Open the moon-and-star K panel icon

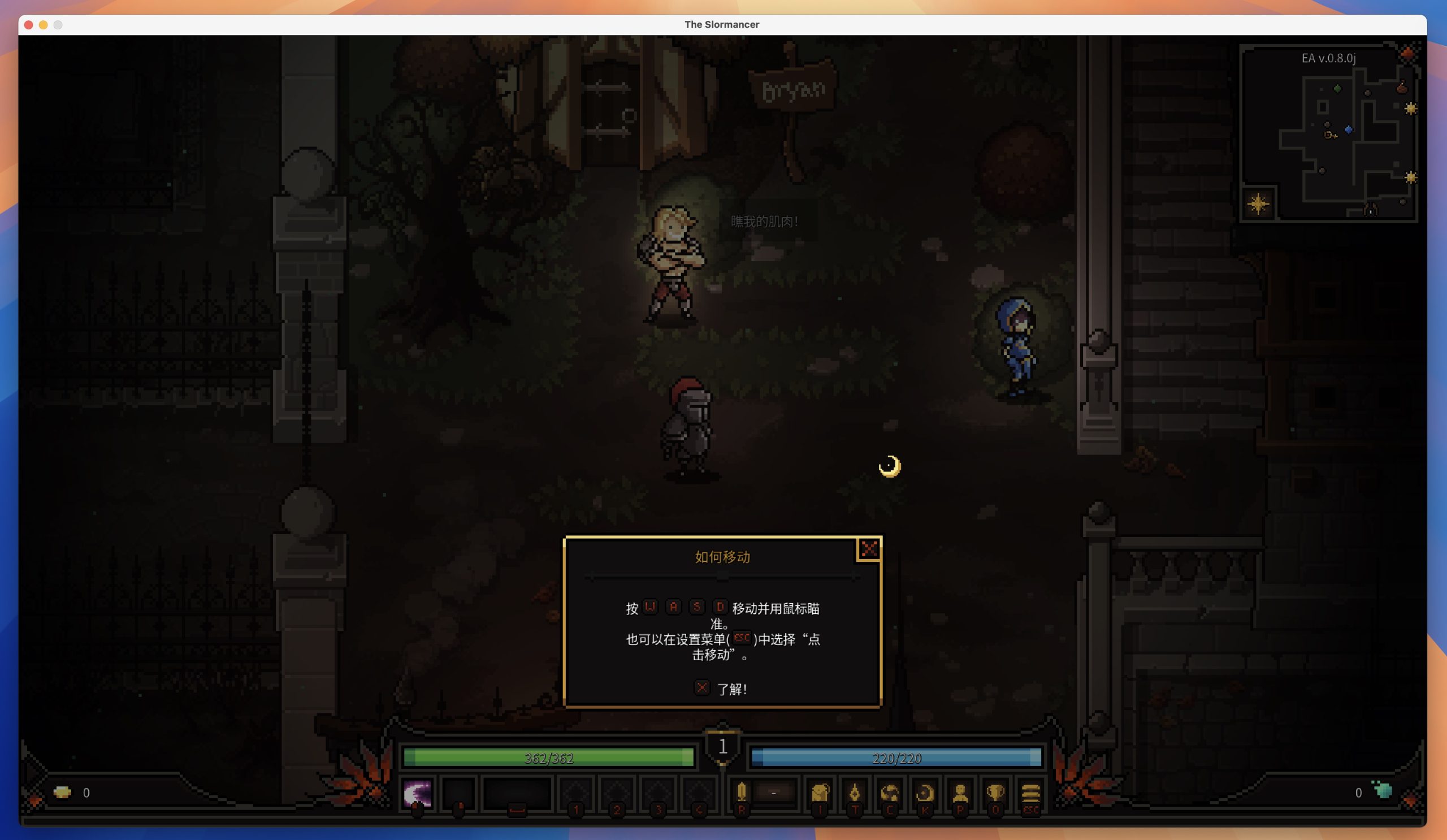[925, 794]
